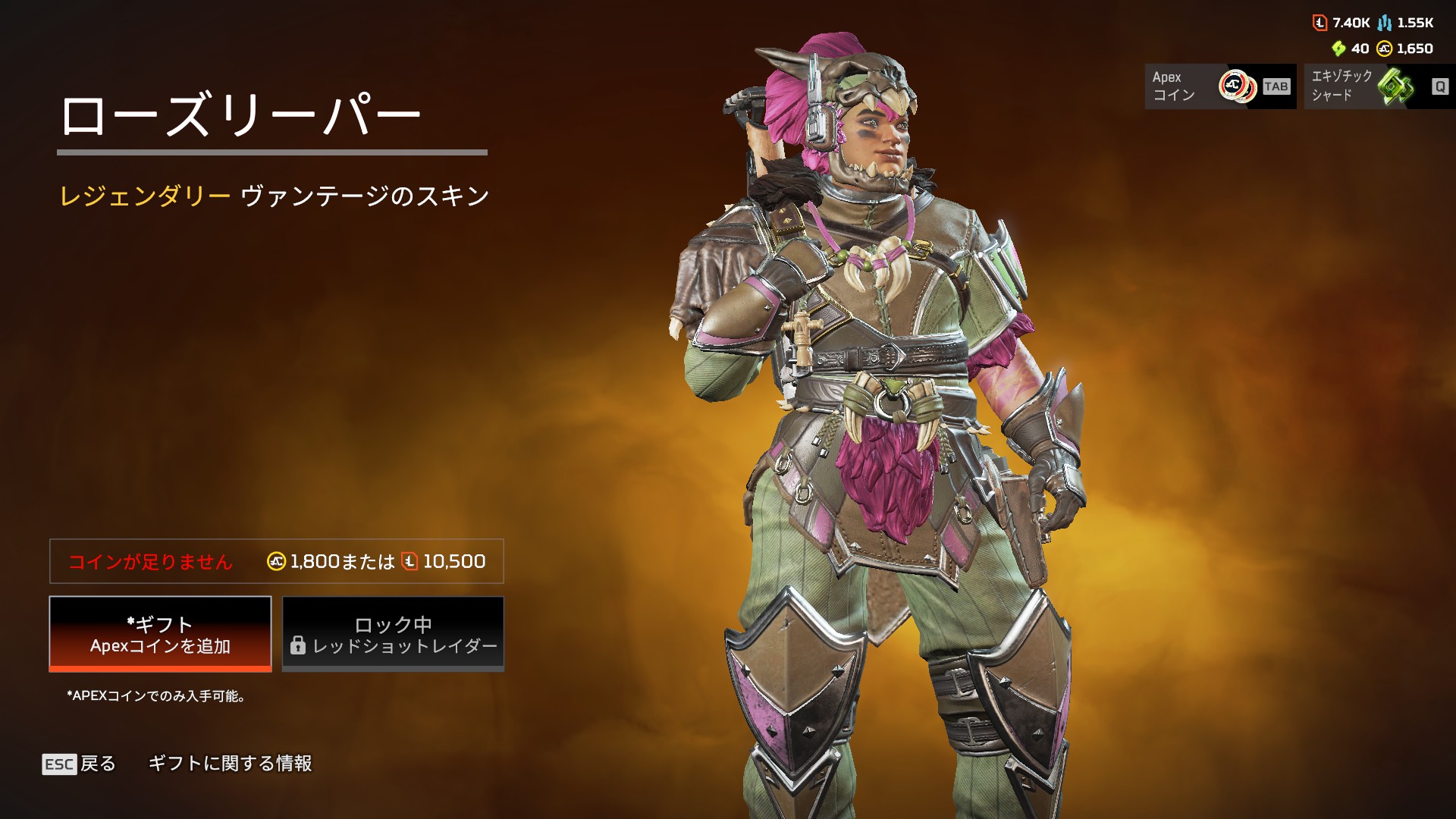Go back using the 戻る button

(x=80, y=764)
